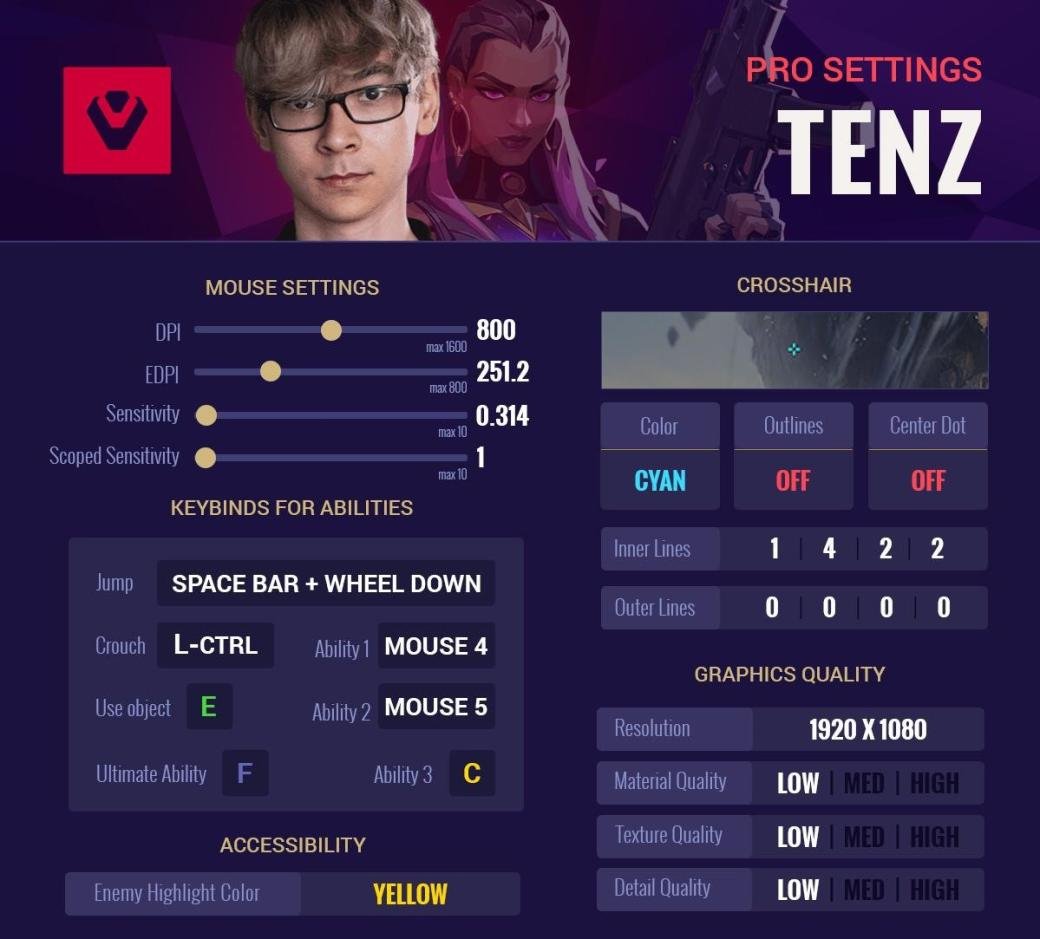Open the Enemy Highlight Color YELLOW option
The width and height of the screenshot is (1040, 939).
point(410,894)
